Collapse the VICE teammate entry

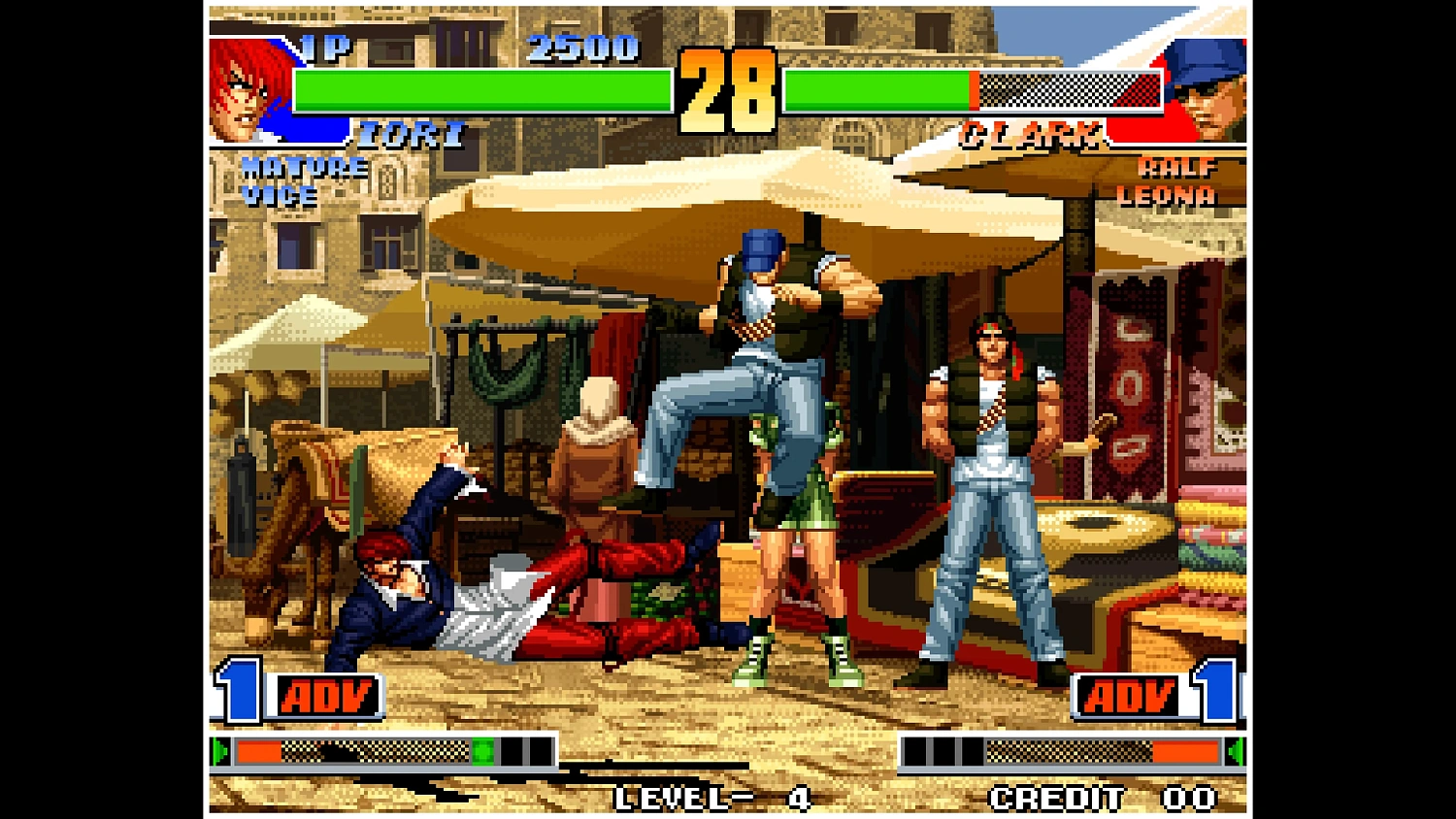[x=280, y=198]
